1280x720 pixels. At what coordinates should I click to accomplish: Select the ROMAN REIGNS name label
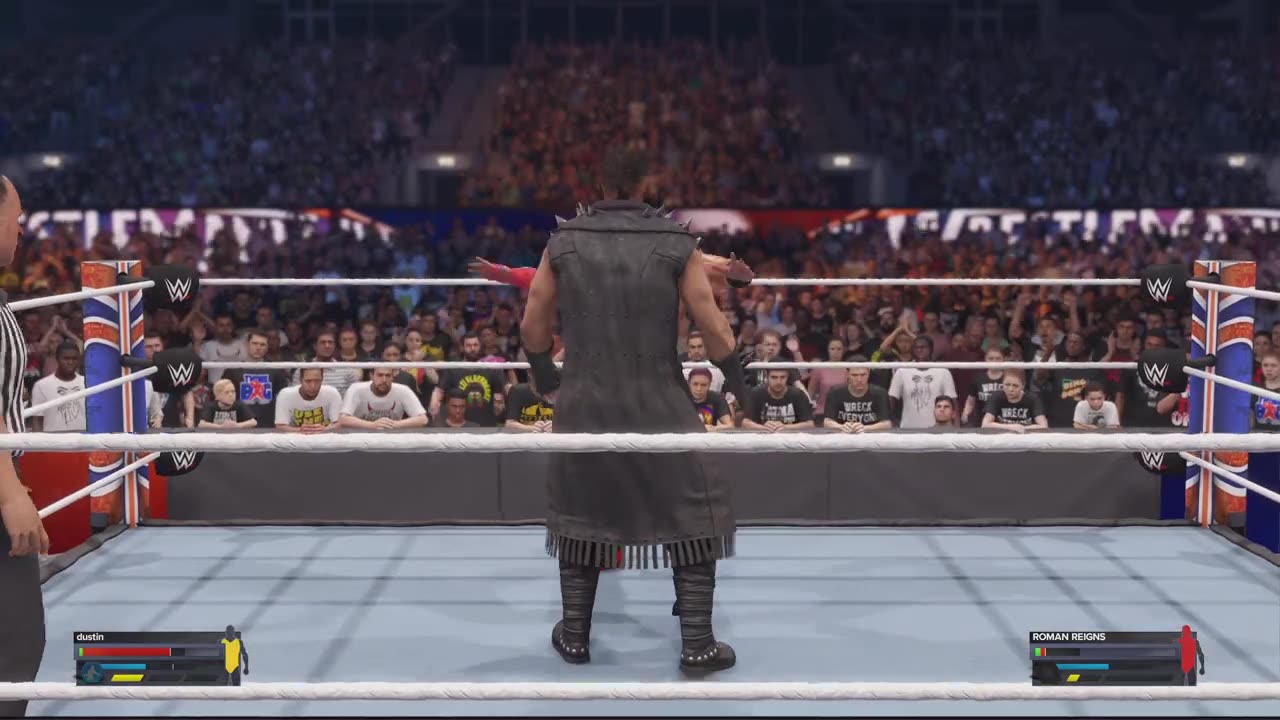pyautogui.click(x=1068, y=636)
